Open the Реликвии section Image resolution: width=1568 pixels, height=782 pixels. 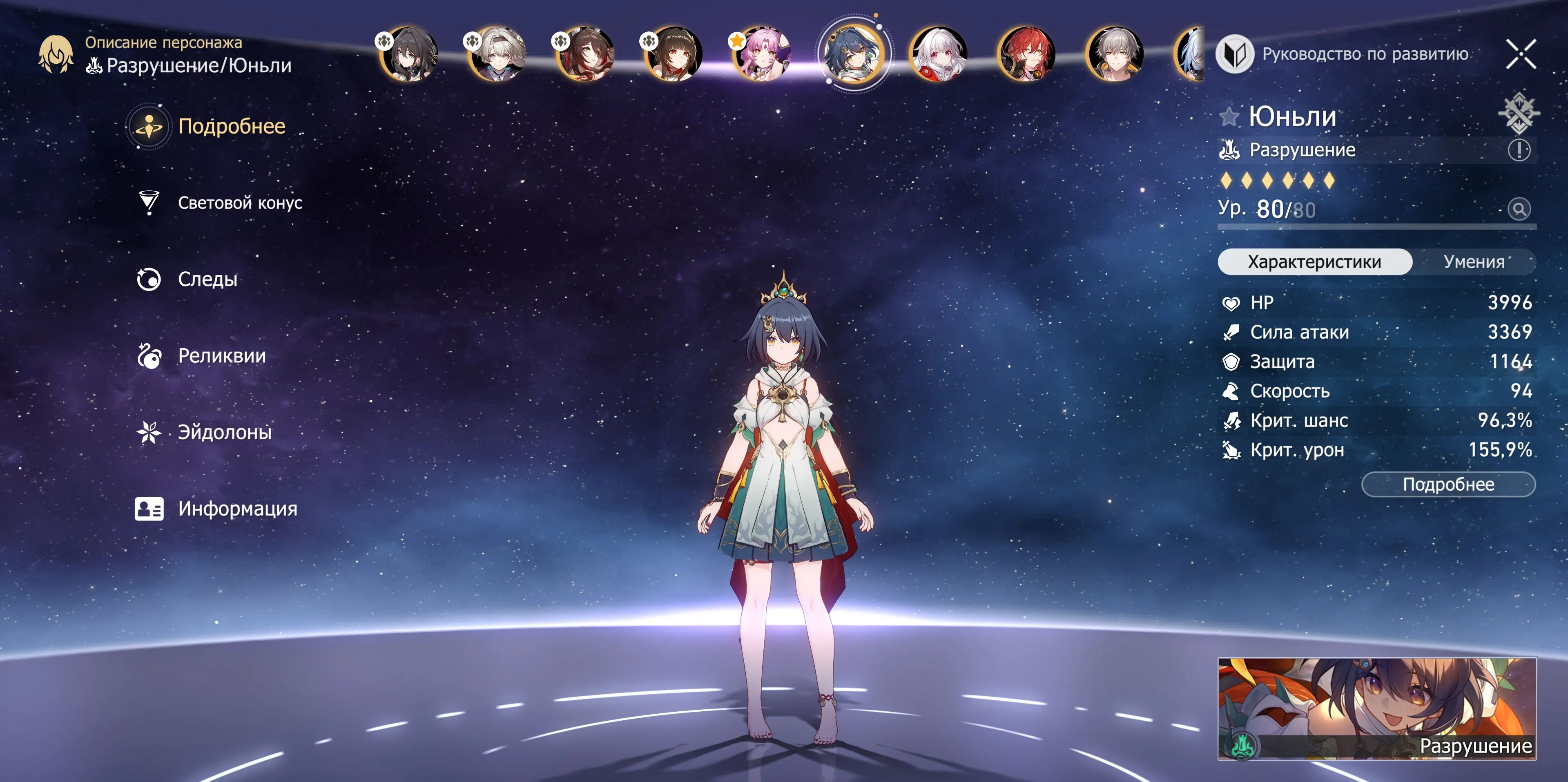point(221,356)
